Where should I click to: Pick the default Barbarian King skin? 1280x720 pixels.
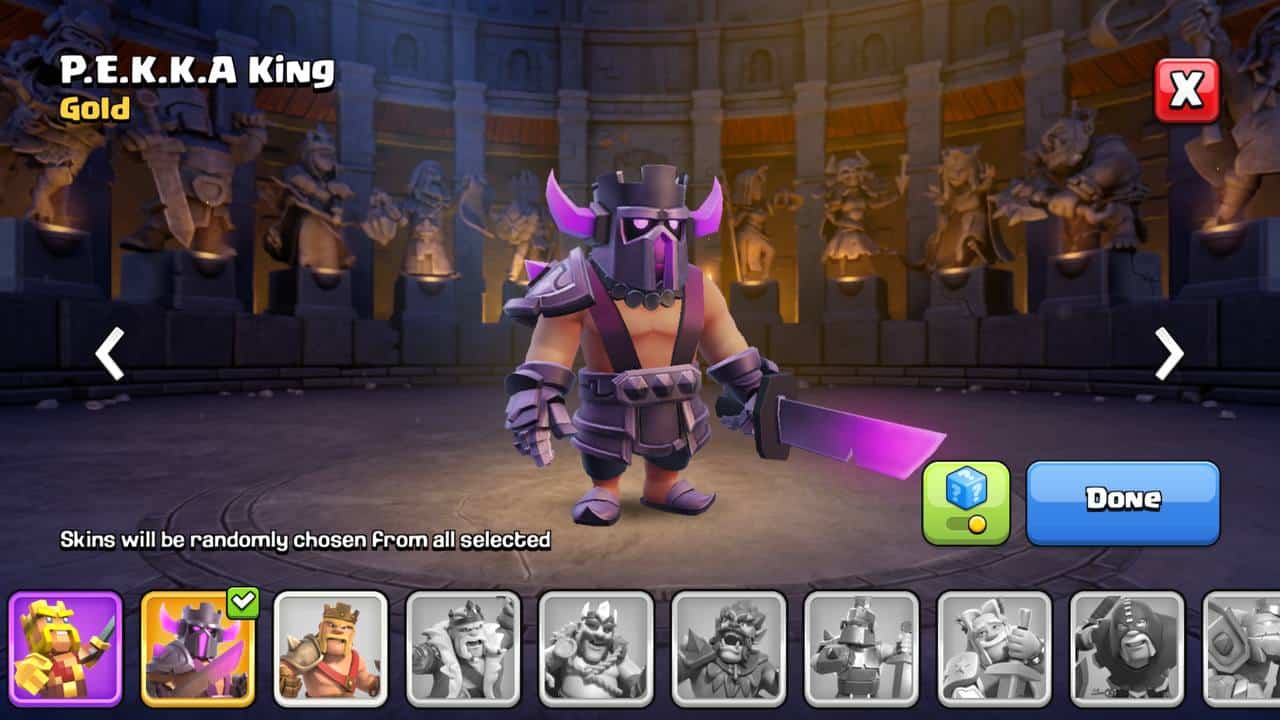click(x=331, y=649)
